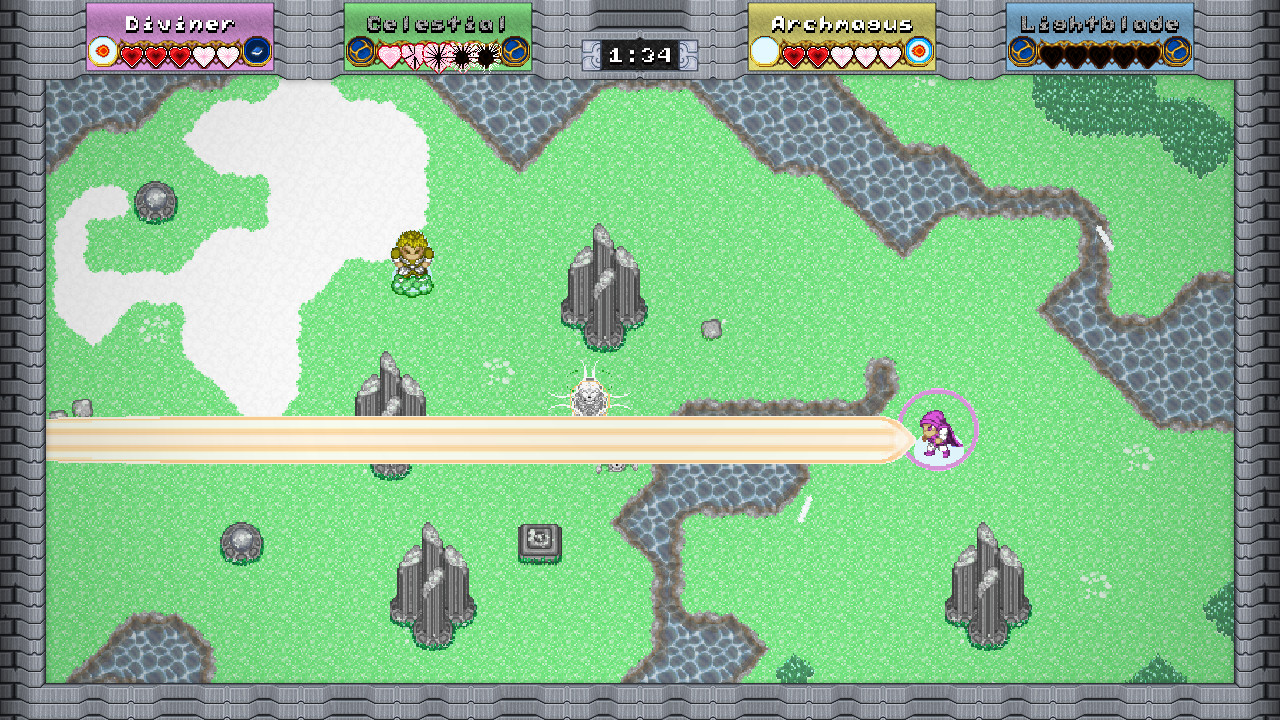Click Archmagus's blank white spell orb
Image resolution: width=1280 pixels, height=720 pixels.
765,51
